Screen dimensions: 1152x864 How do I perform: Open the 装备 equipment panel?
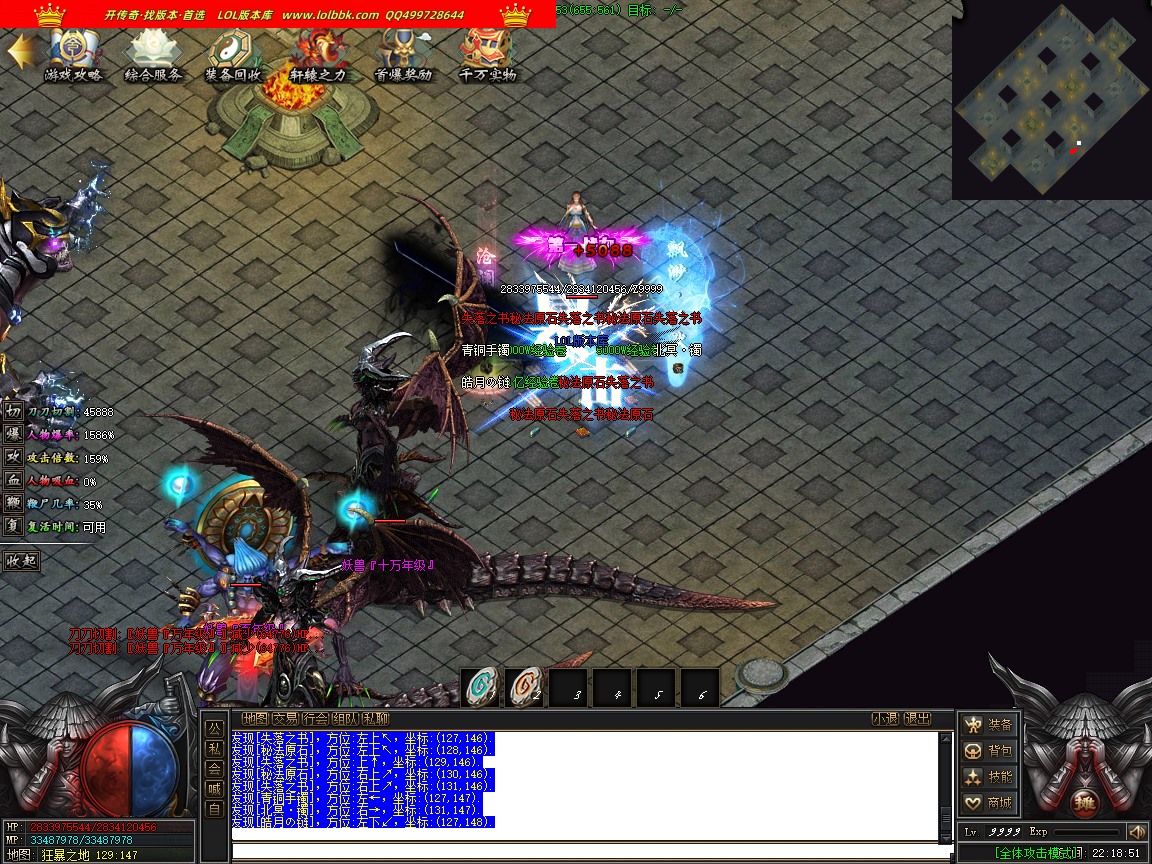point(988,724)
